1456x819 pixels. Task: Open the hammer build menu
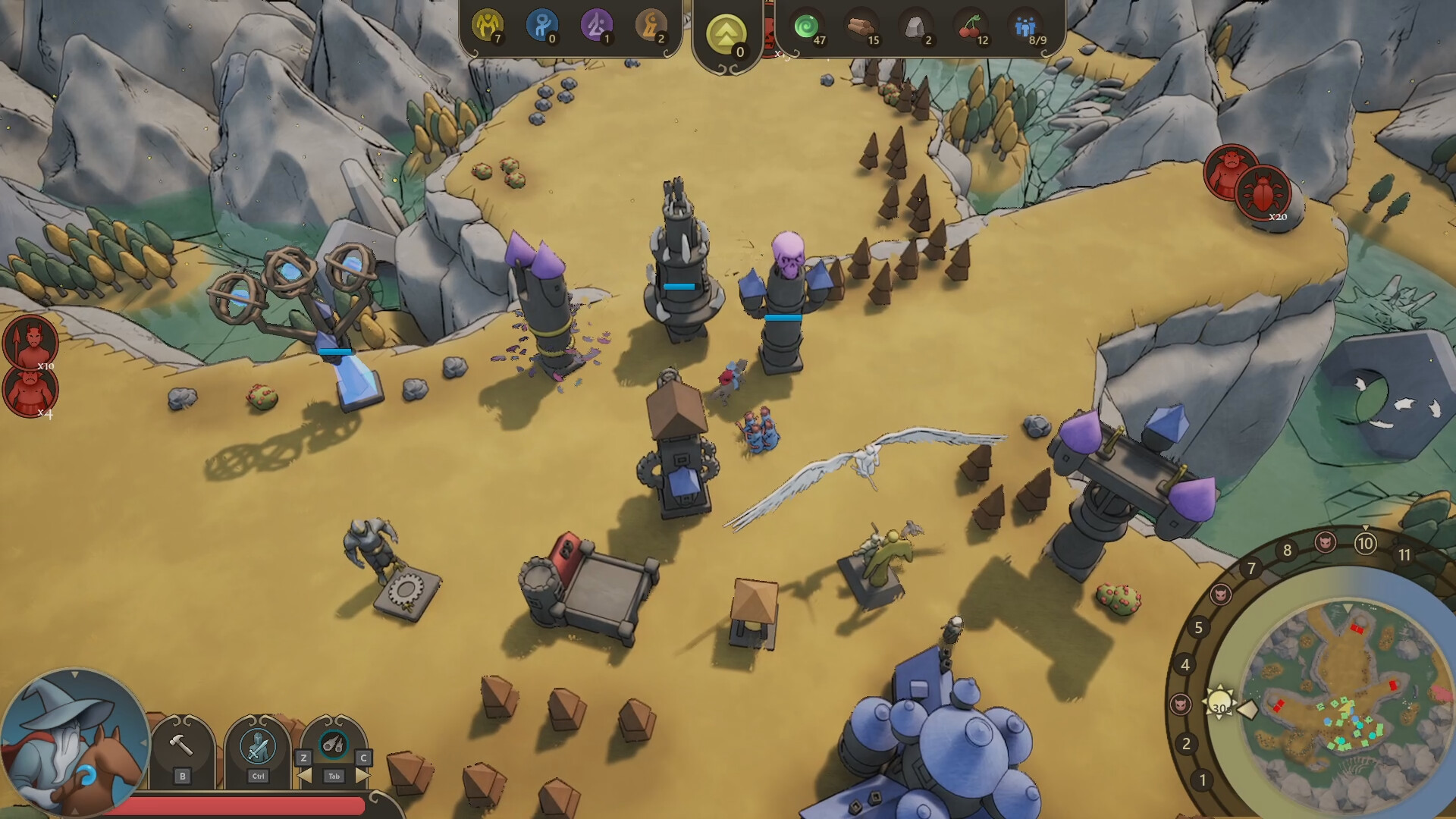click(181, 745)
